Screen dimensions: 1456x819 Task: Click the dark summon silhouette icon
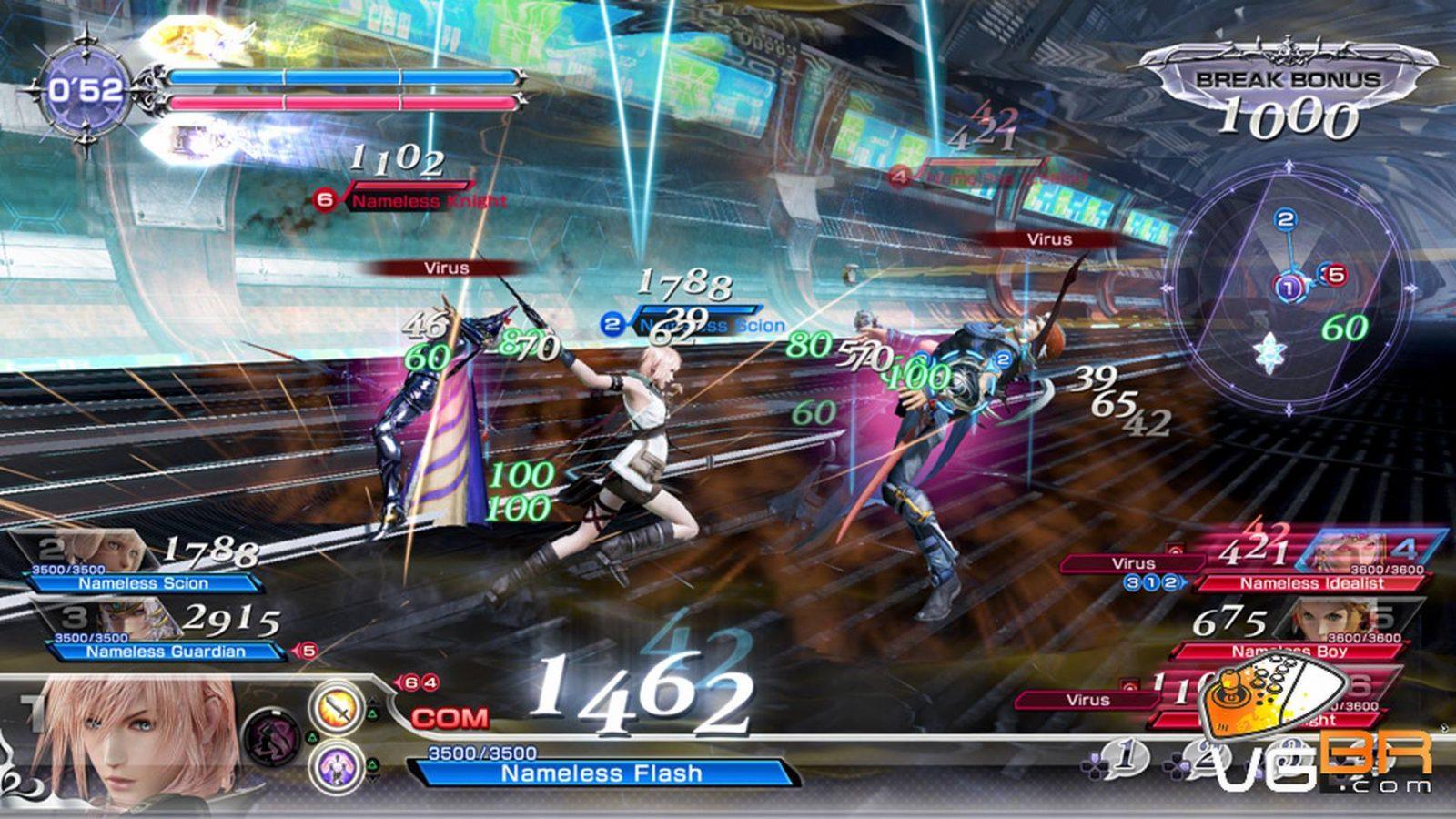tap(273, 734)
